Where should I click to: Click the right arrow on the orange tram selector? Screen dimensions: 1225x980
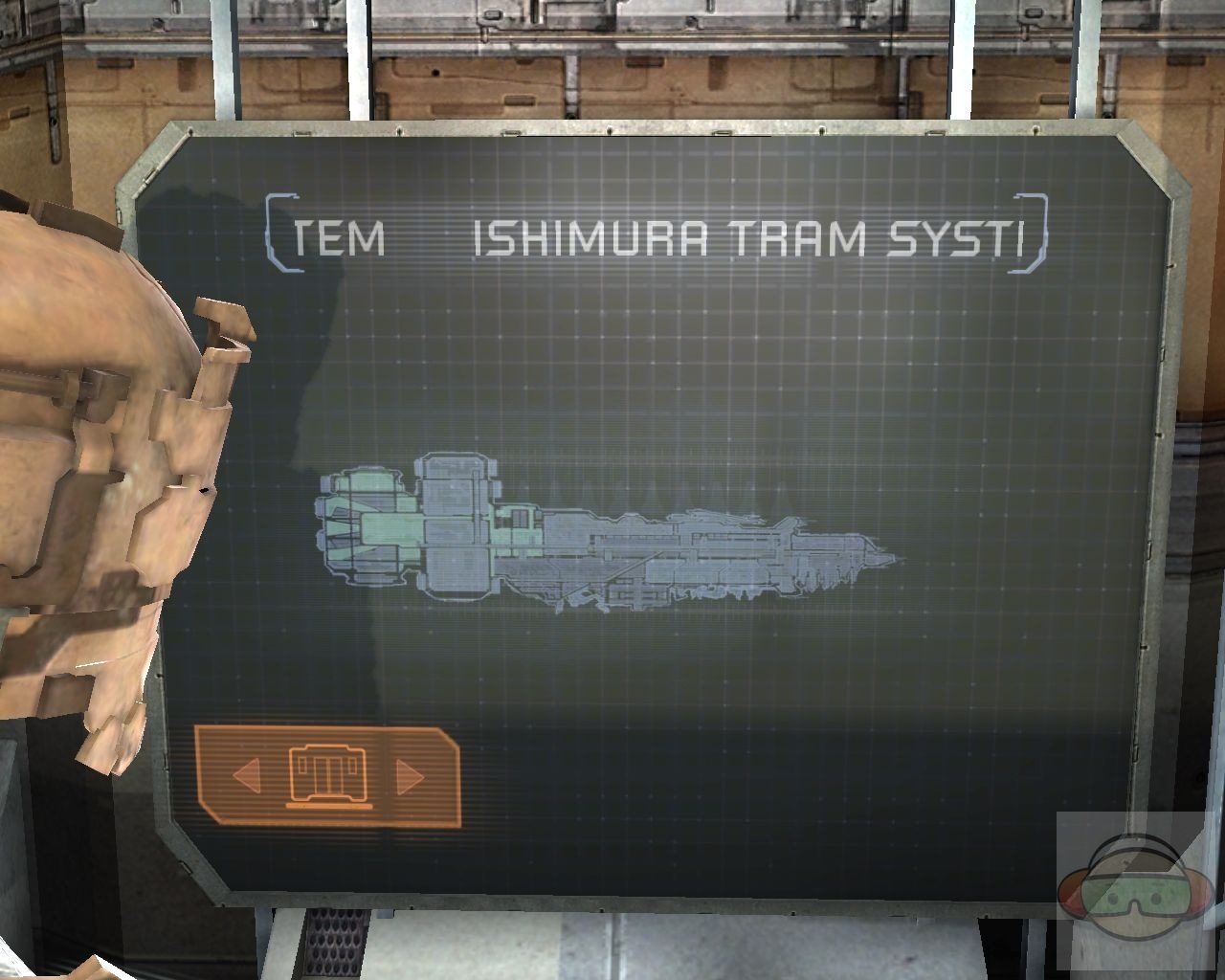(410, 775)
